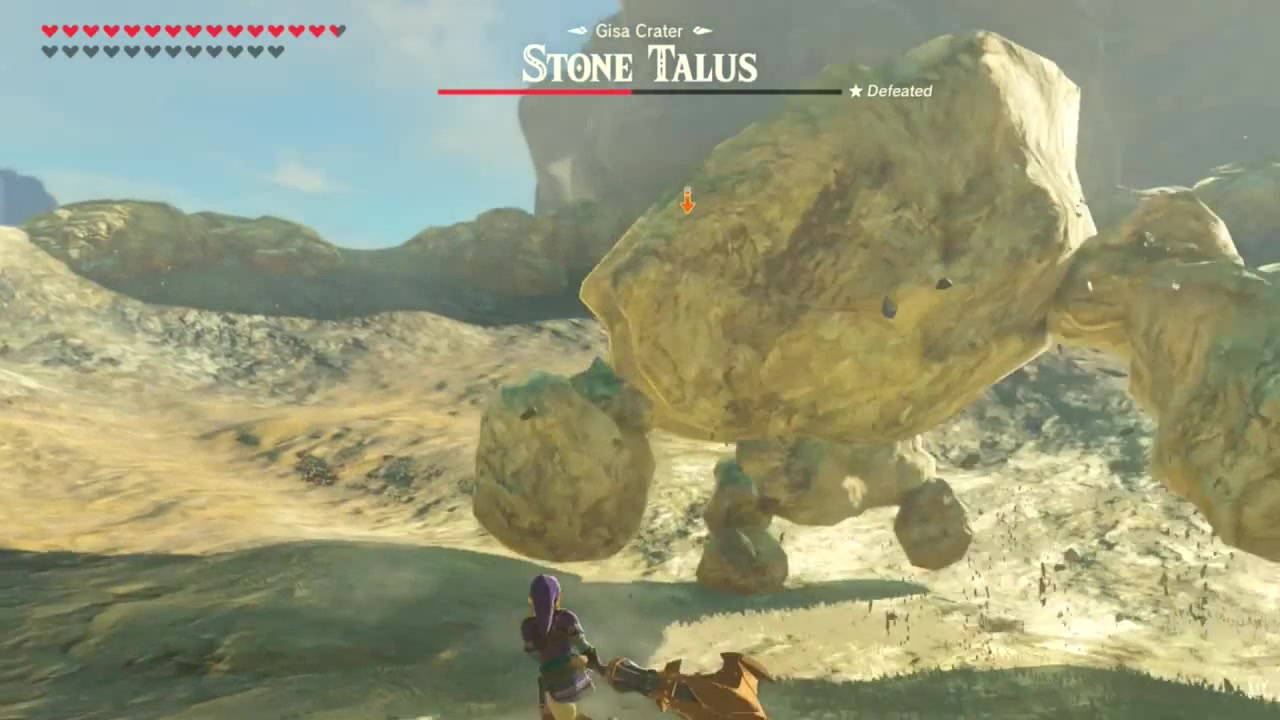Screen dimensions: 1280x720
Task: Click the dark depleted section of the health bar
Action: click(x=740, y=91)
